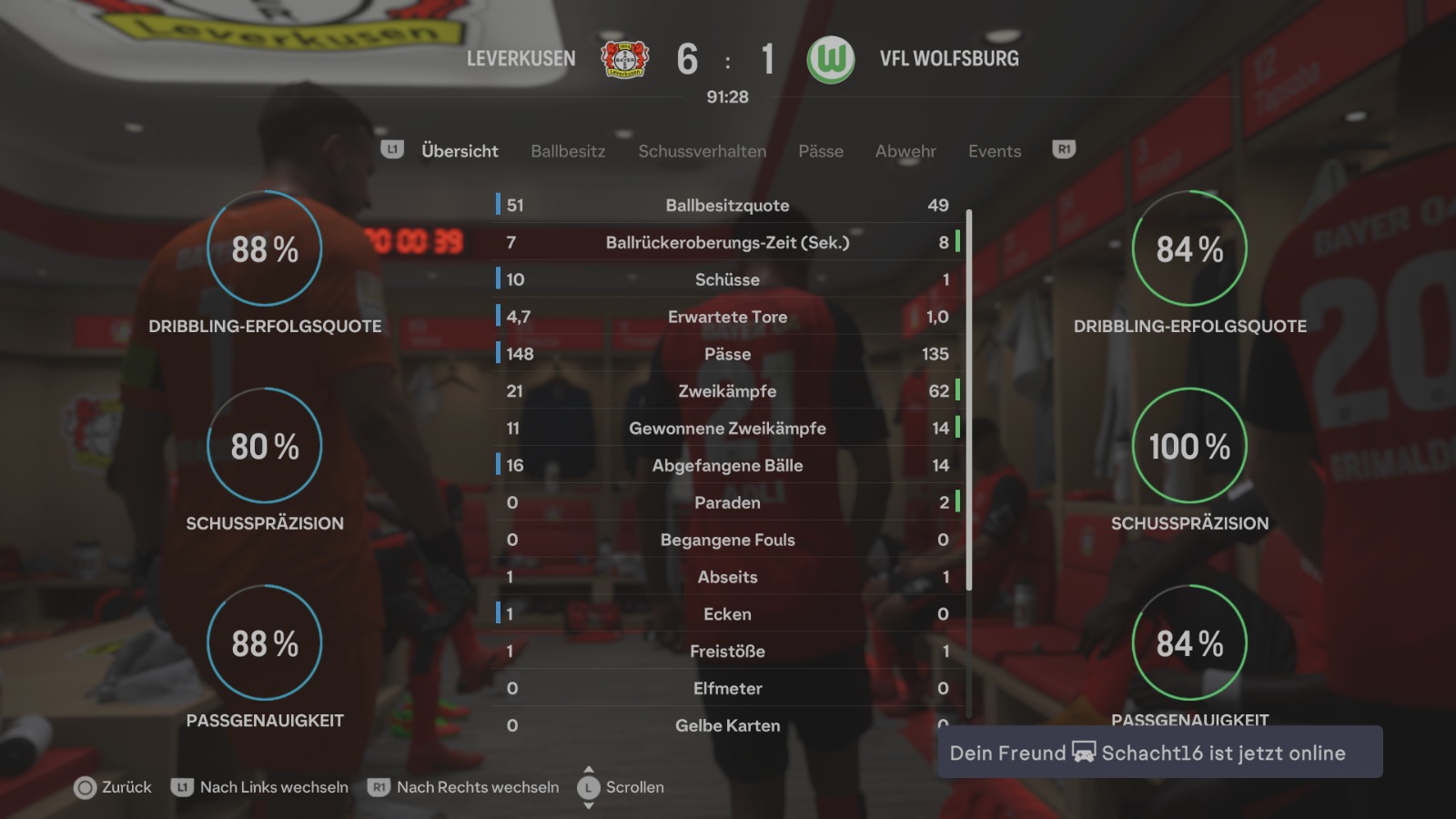Click the Schacht16 online notification

[1159, 753]
